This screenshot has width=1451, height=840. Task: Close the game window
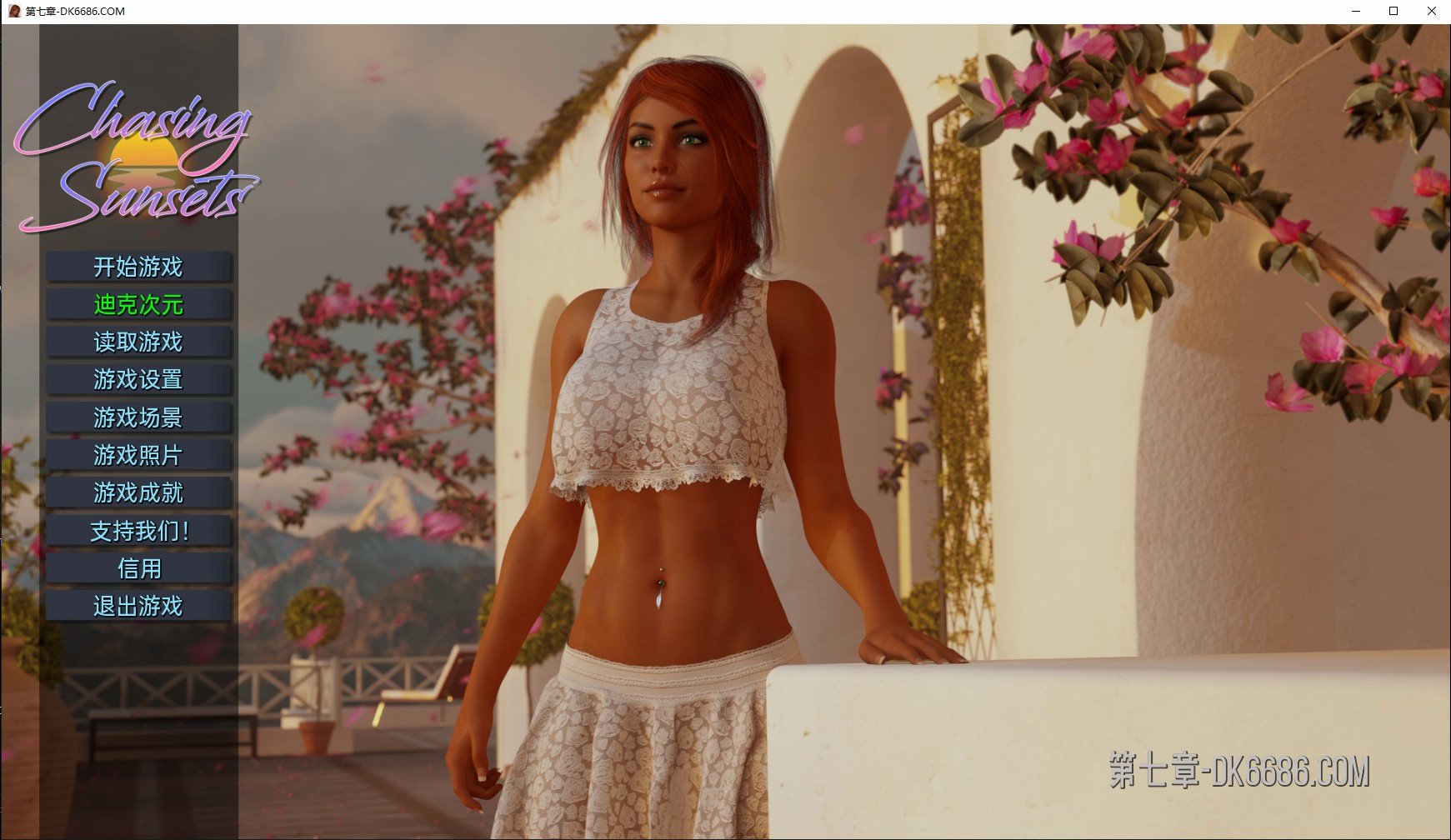[1429, 11]
